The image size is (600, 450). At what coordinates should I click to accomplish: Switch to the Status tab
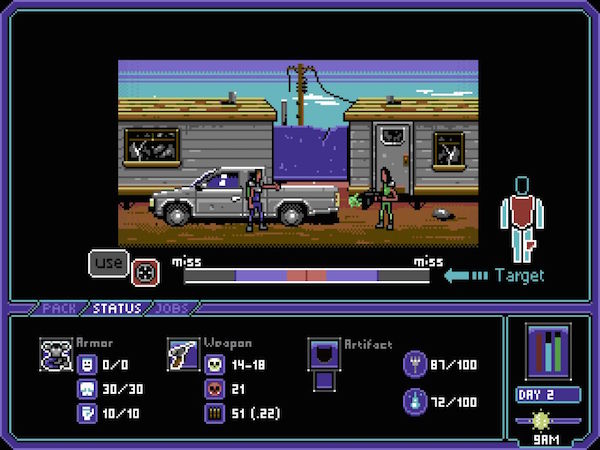click(x=116, y=308)
